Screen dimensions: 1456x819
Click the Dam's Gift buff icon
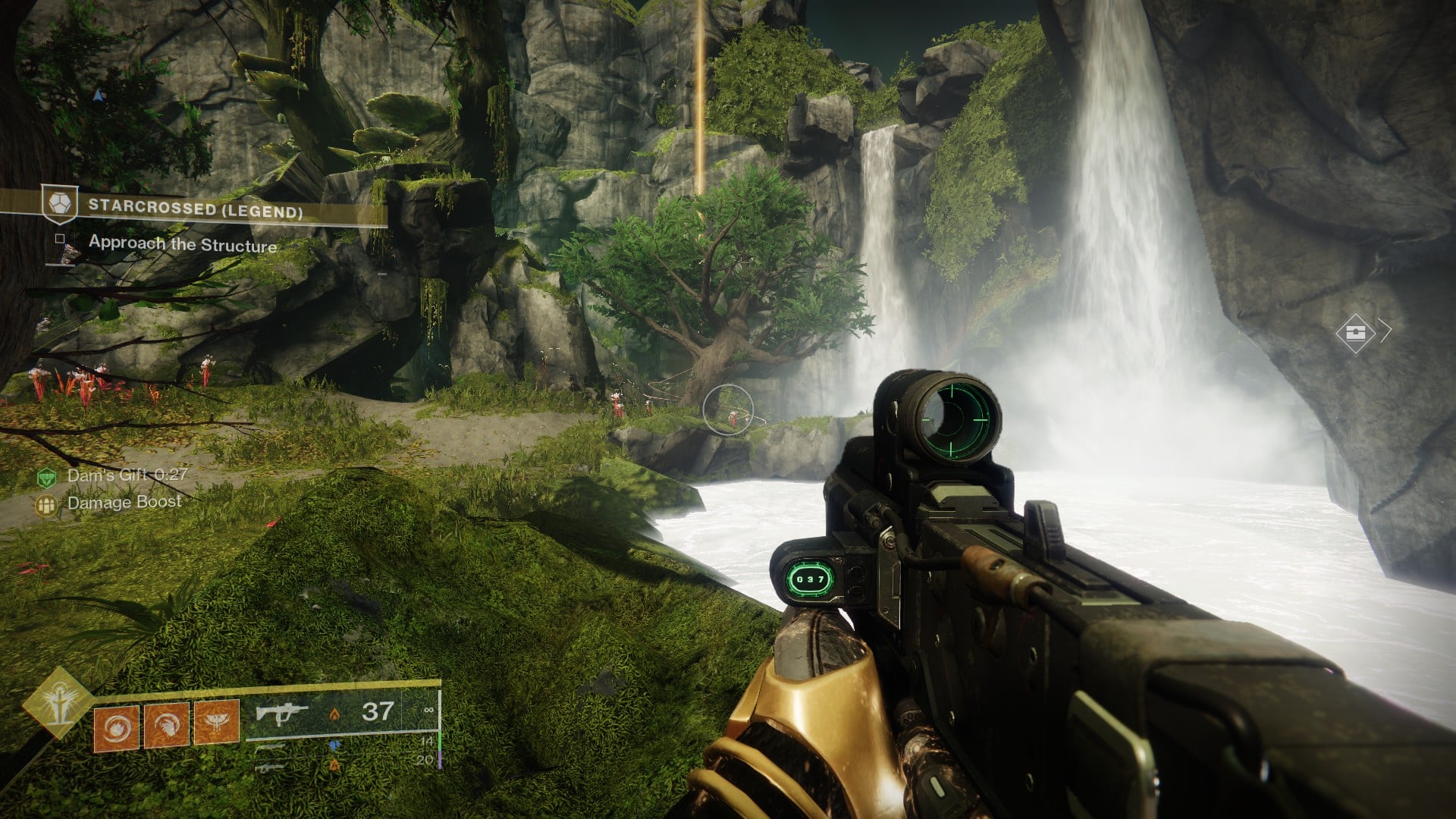pyautogui.click(x=47, y=477)
